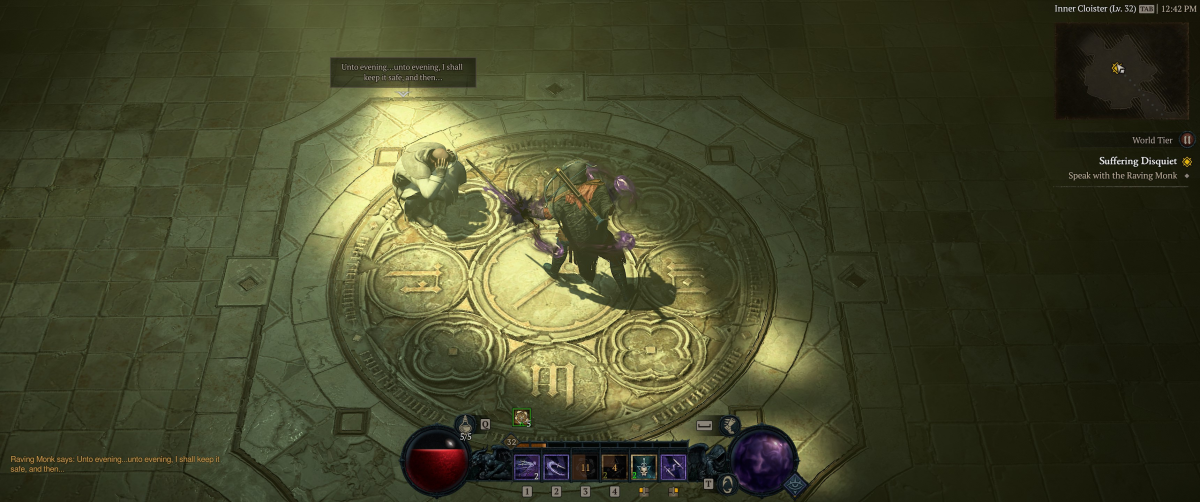
Task: Open the town portal swirl icon
Action: coord(727,483)
